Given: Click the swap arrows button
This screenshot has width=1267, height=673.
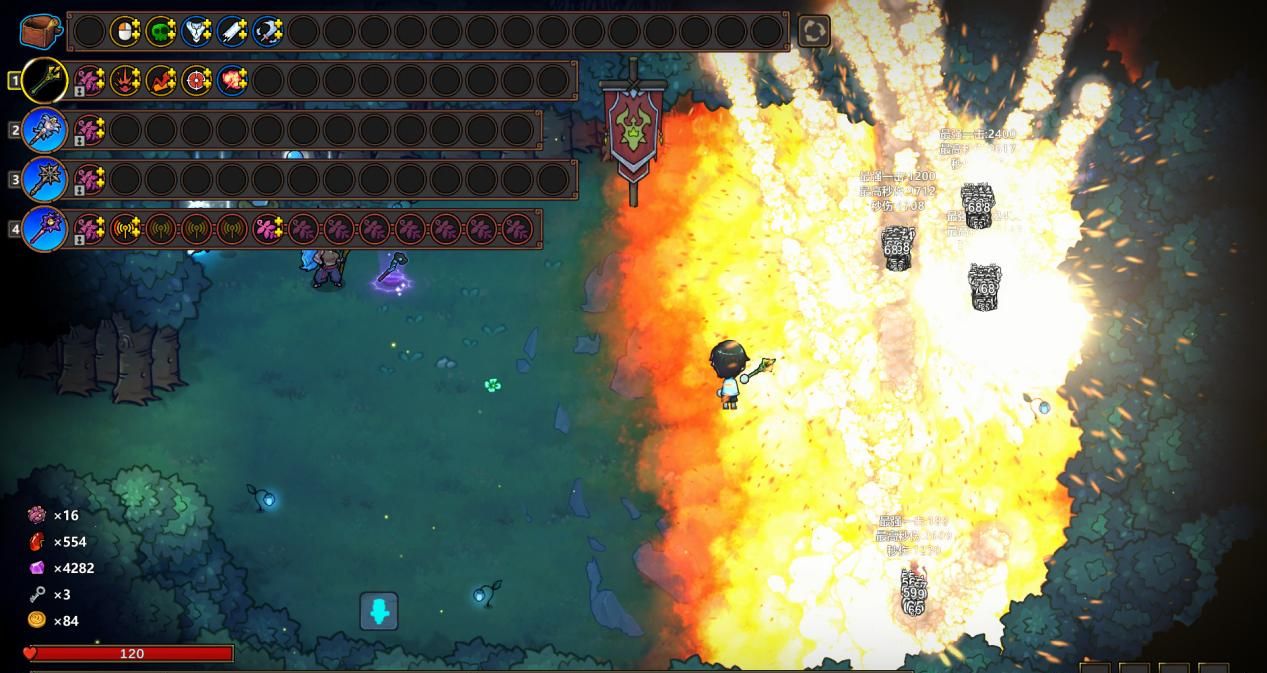Looking at the screenshot, I should tap(814, 32).
